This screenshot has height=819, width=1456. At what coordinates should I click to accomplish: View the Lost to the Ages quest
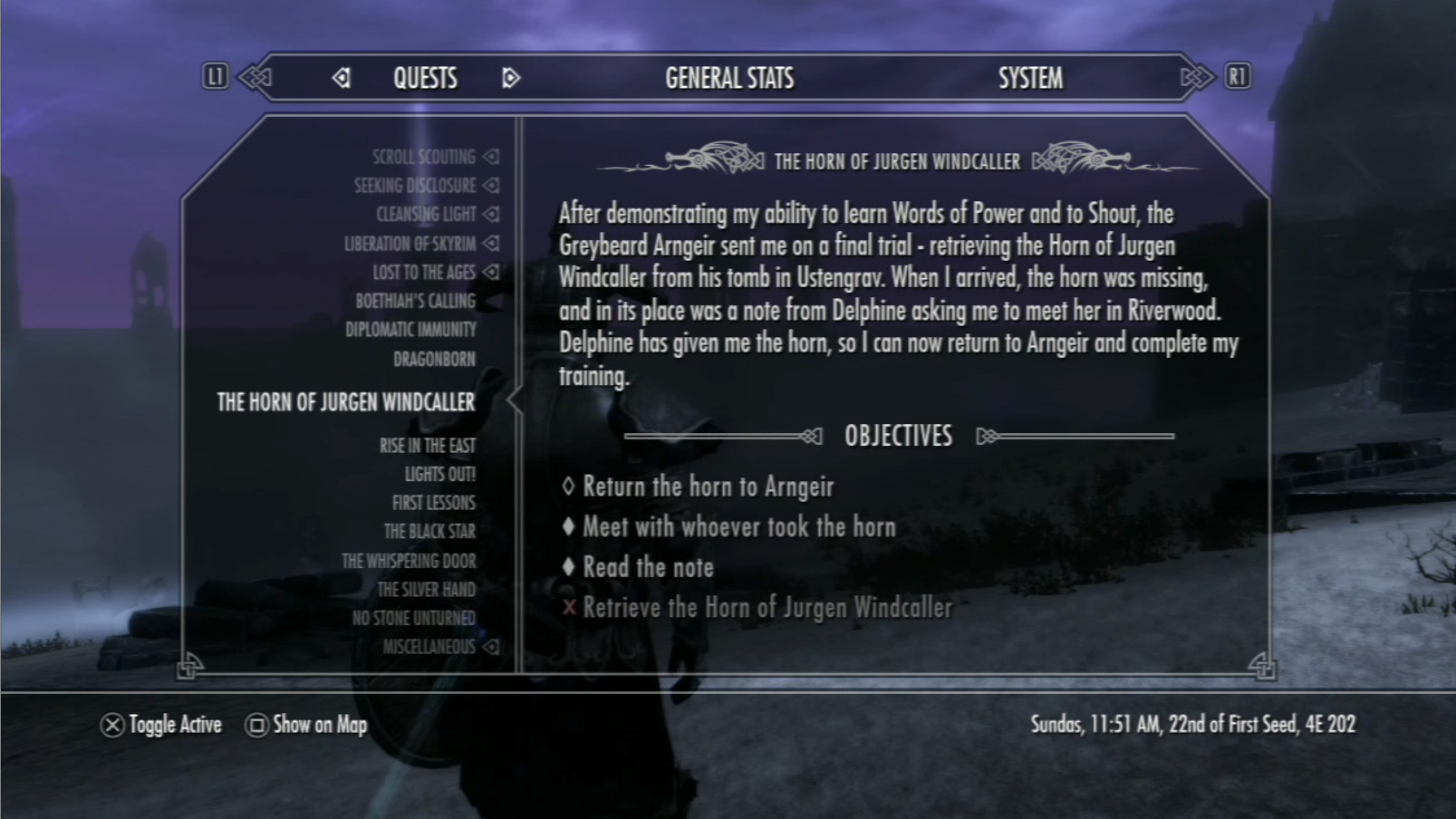424,273
